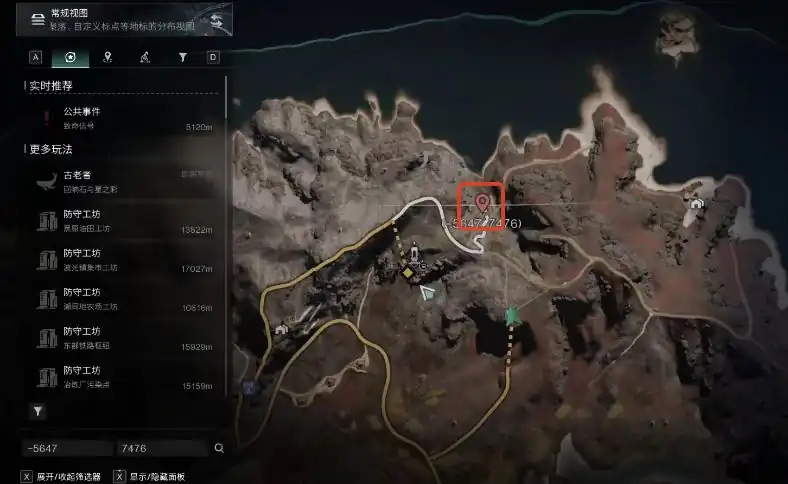Screen dimensions: 788x484
Task: Select the 防守工坊 10816m entry
Action: (120, 299)
